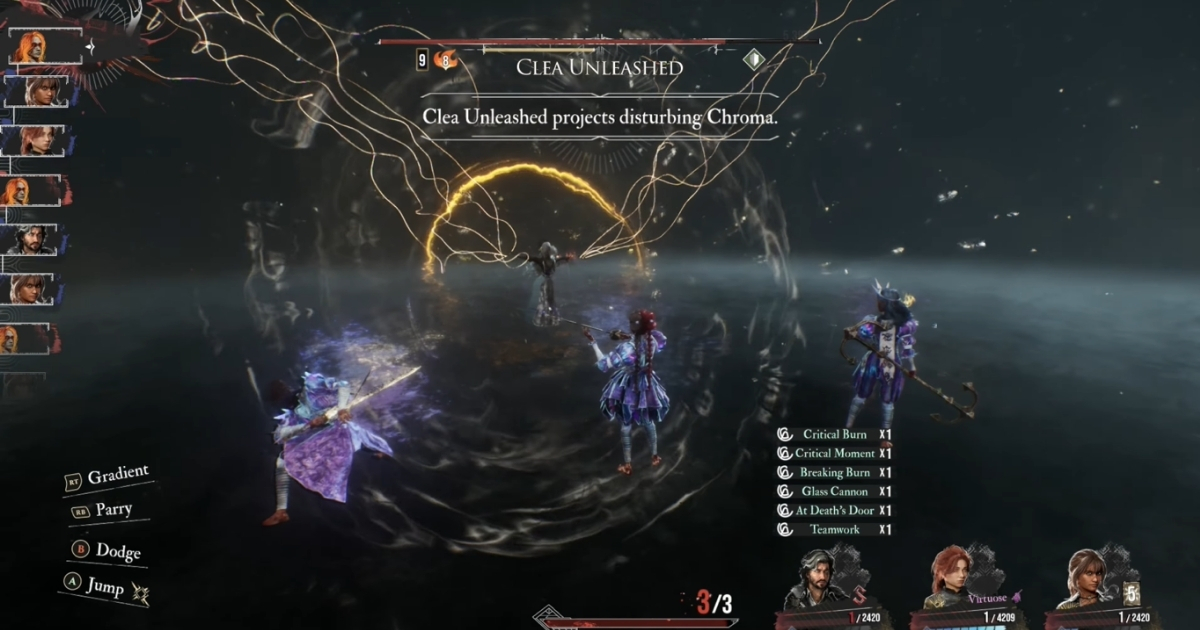Choose the Breaking Burn picto entry

[834, 473]
